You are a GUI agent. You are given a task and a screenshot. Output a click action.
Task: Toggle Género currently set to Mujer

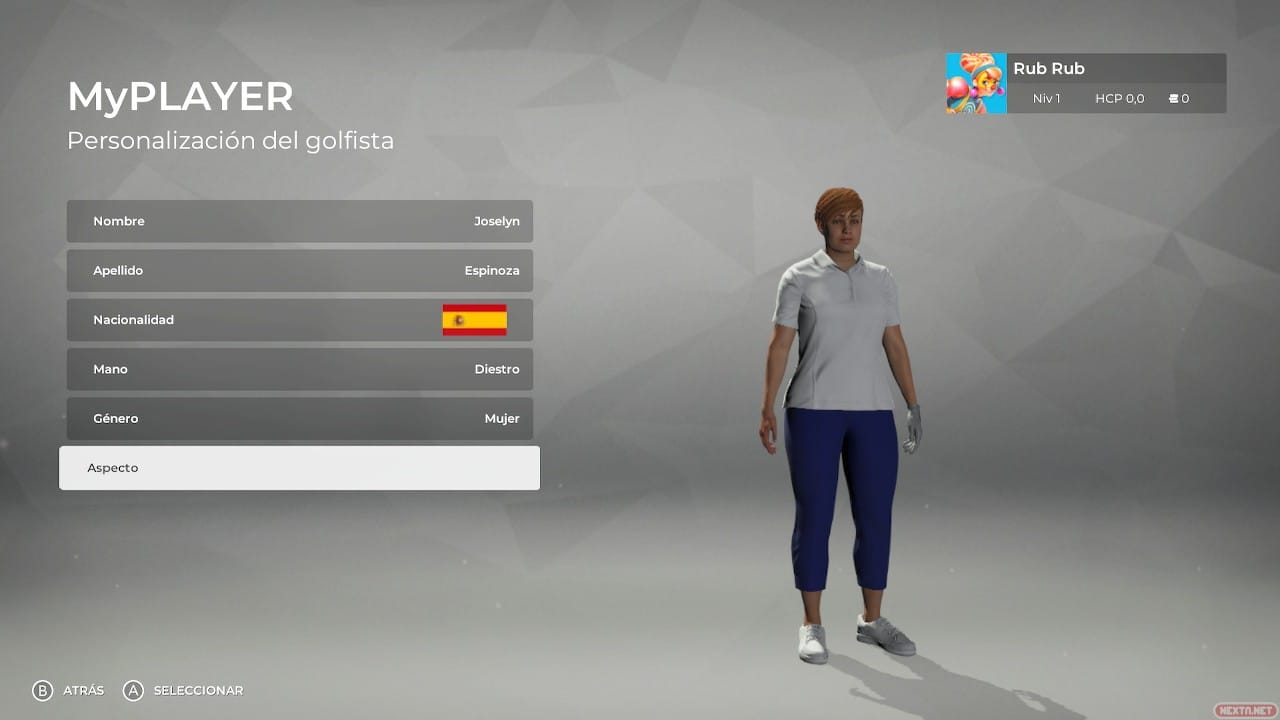click(300, 418)
